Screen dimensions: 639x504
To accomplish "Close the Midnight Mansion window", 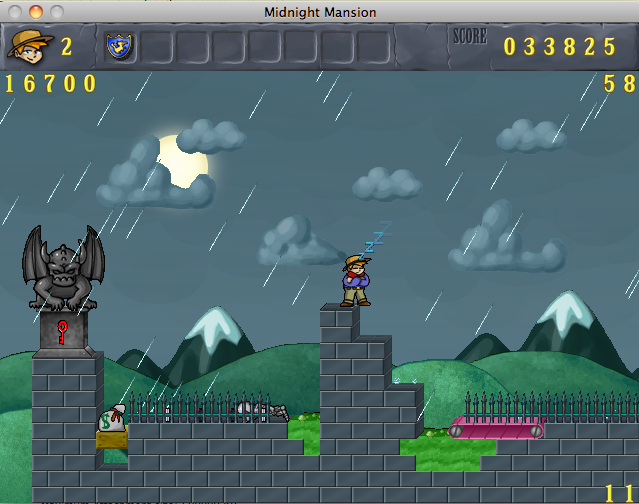I will (16, 11).
